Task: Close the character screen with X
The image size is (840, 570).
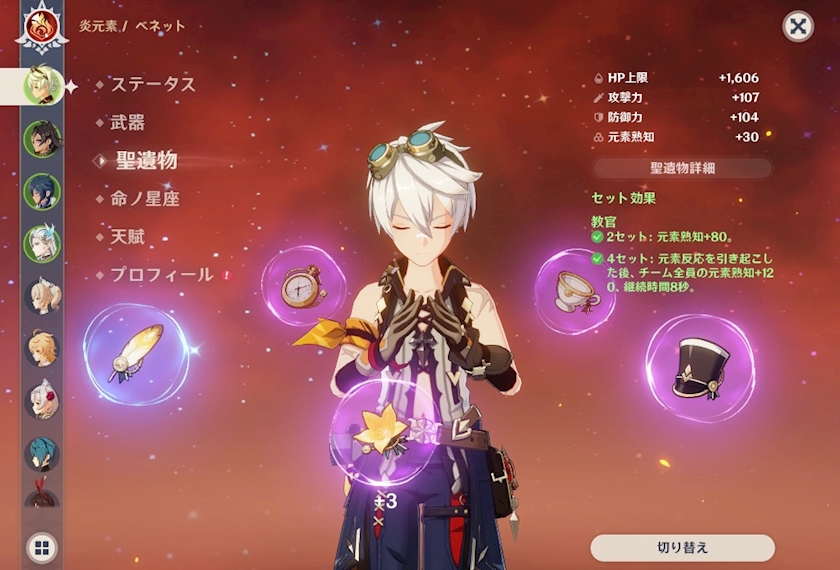Action: coord(797,26)
